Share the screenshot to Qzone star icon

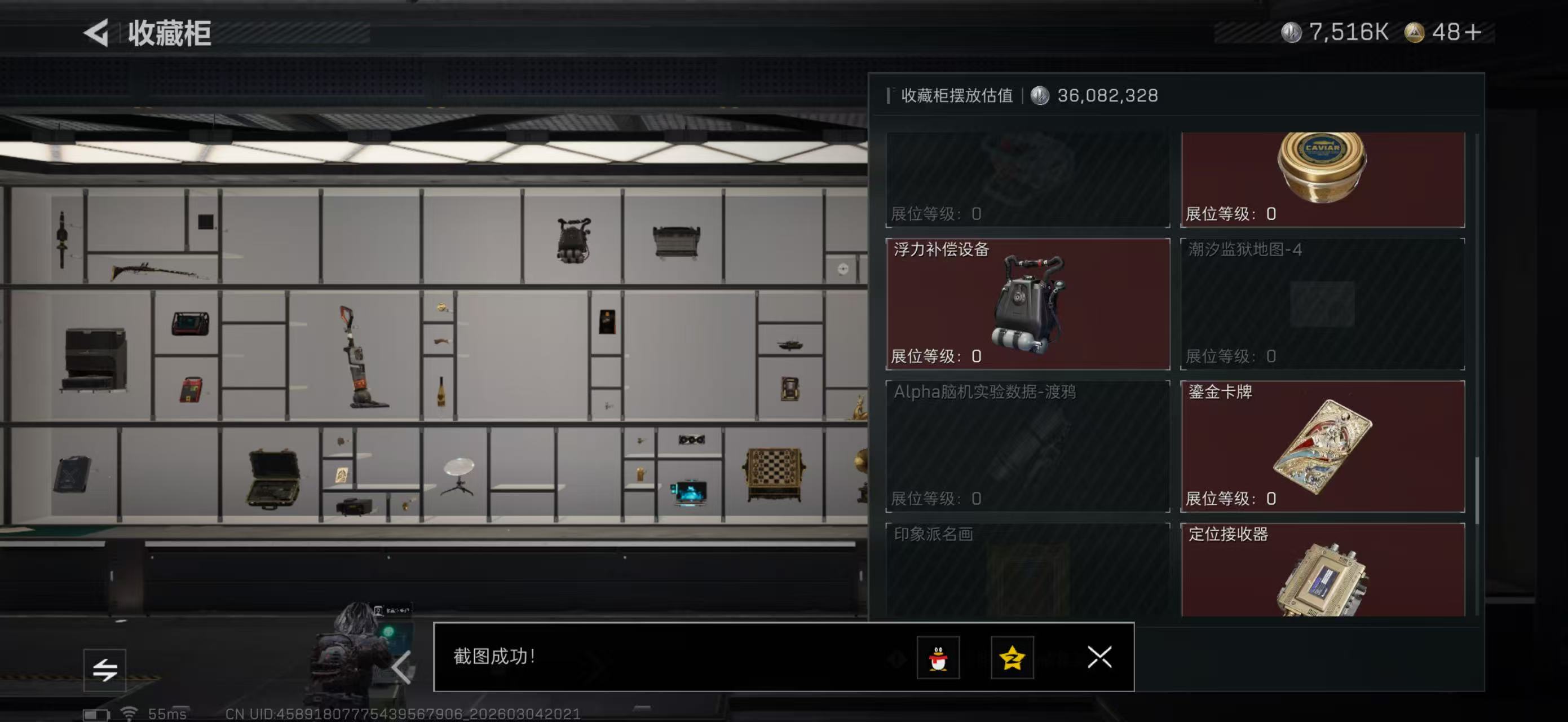tap(1012, 658)
